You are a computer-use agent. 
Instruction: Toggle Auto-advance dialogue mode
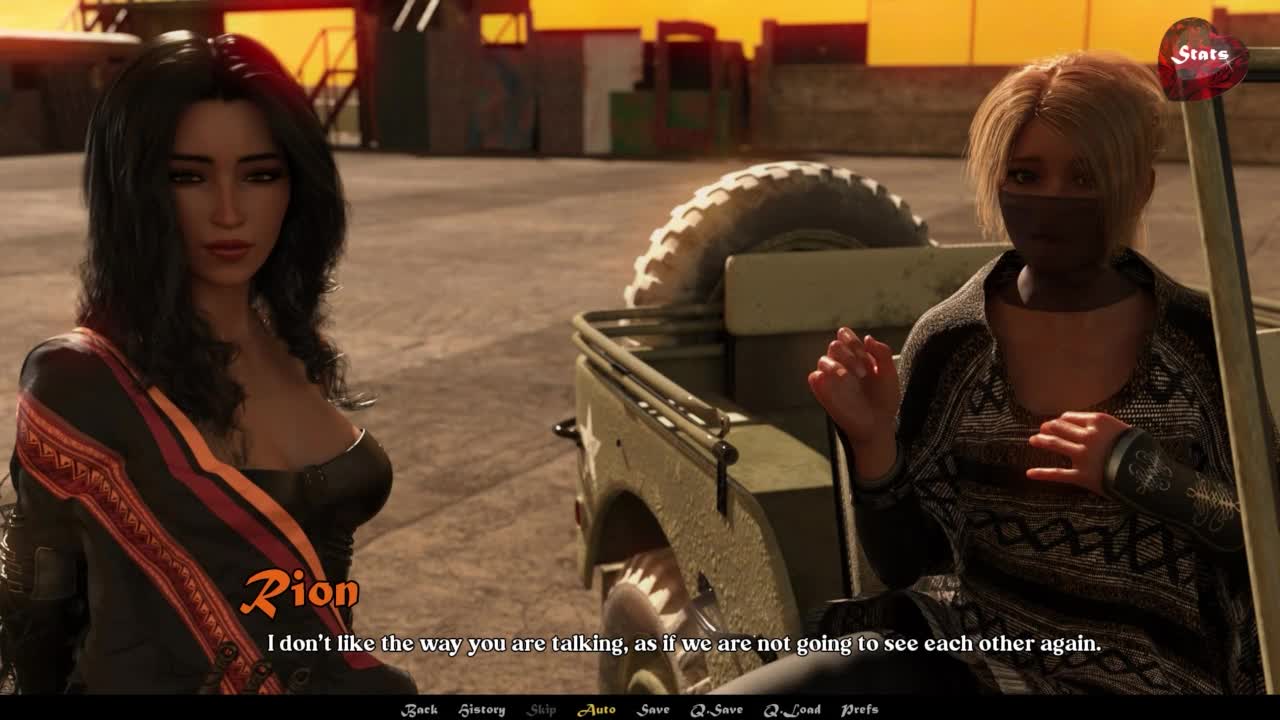tap(596, 710)
